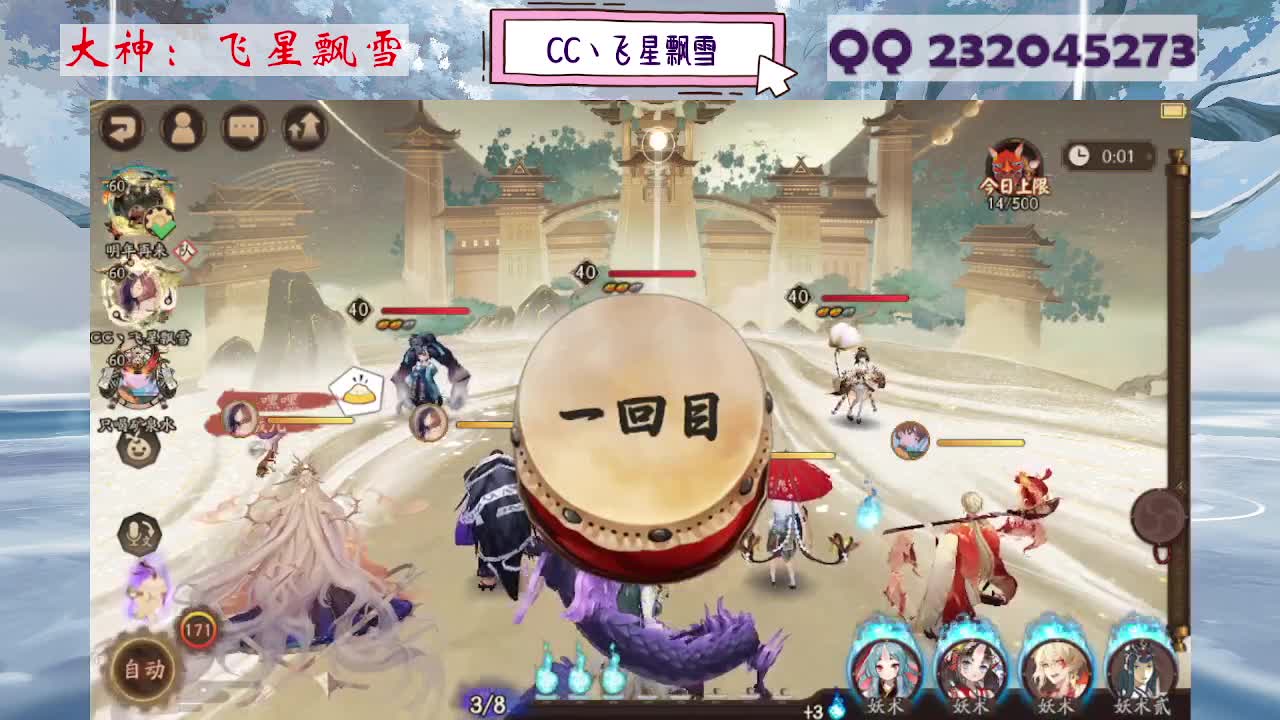Open the 171 counter badge
This screenshot has height=720, width=1280.
tap(198, 627)
